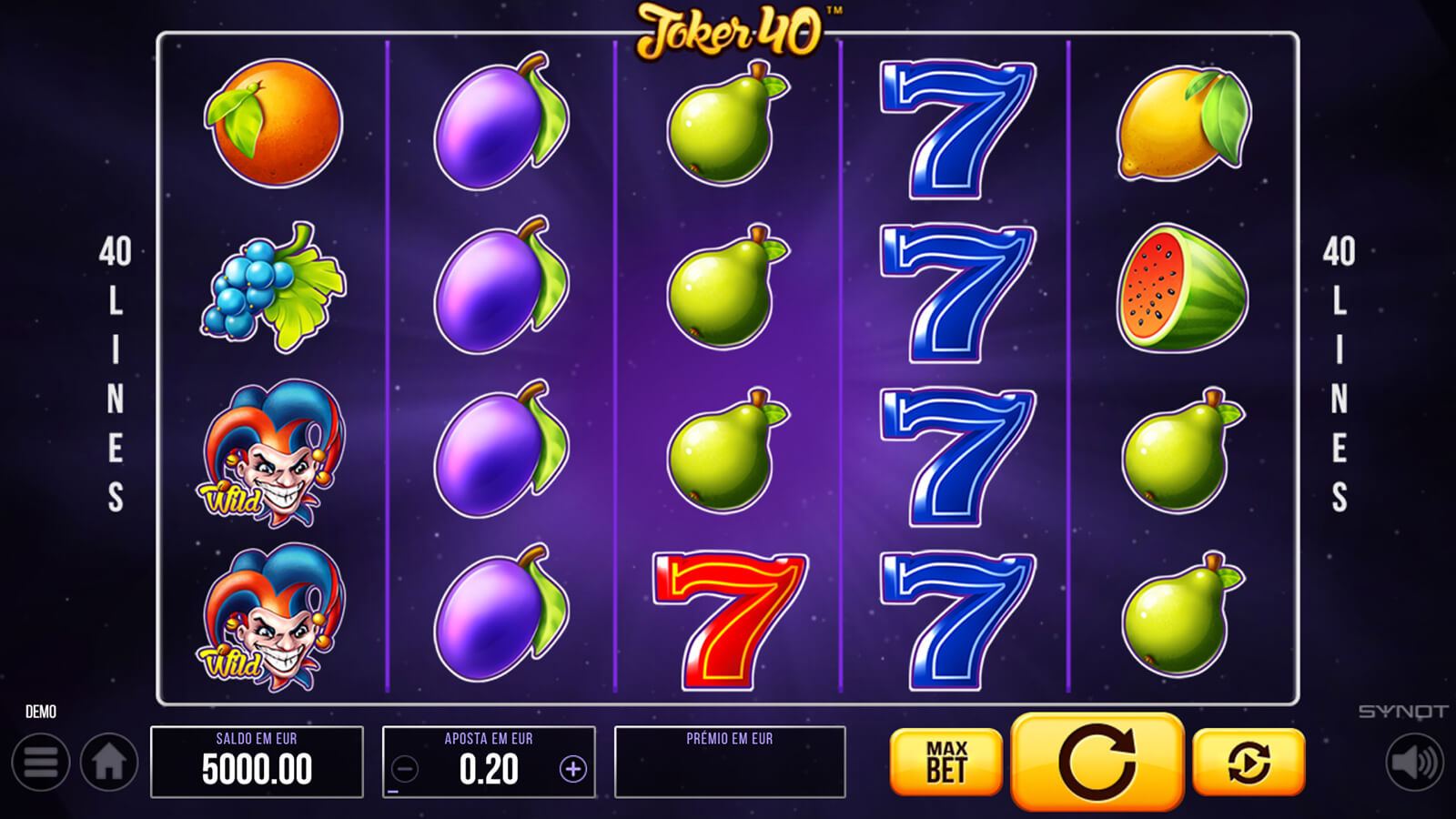Start autoplay spins
1456x819 pixels.
click(x=1249, y=762)
